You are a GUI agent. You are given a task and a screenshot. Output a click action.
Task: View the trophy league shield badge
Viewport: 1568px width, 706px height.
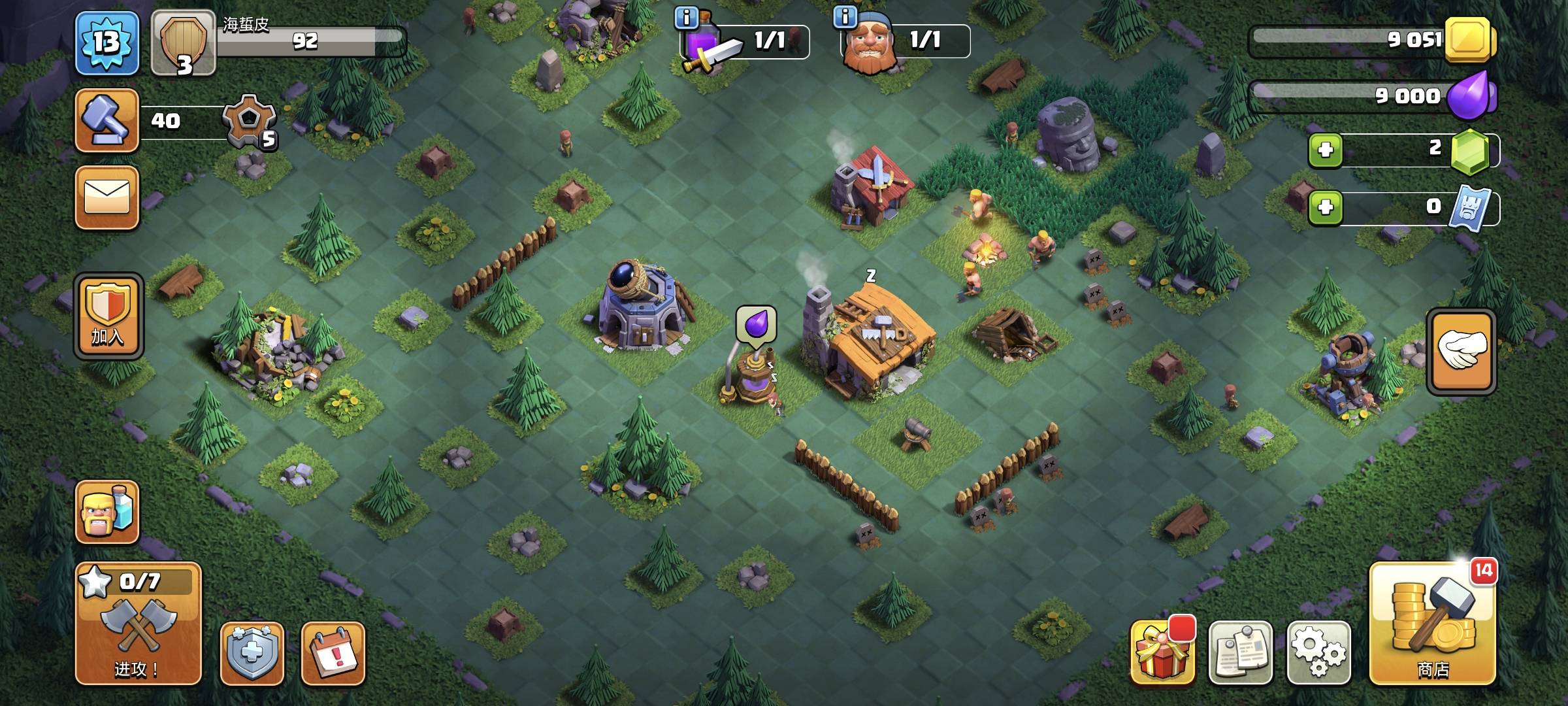tap(184, 43)
